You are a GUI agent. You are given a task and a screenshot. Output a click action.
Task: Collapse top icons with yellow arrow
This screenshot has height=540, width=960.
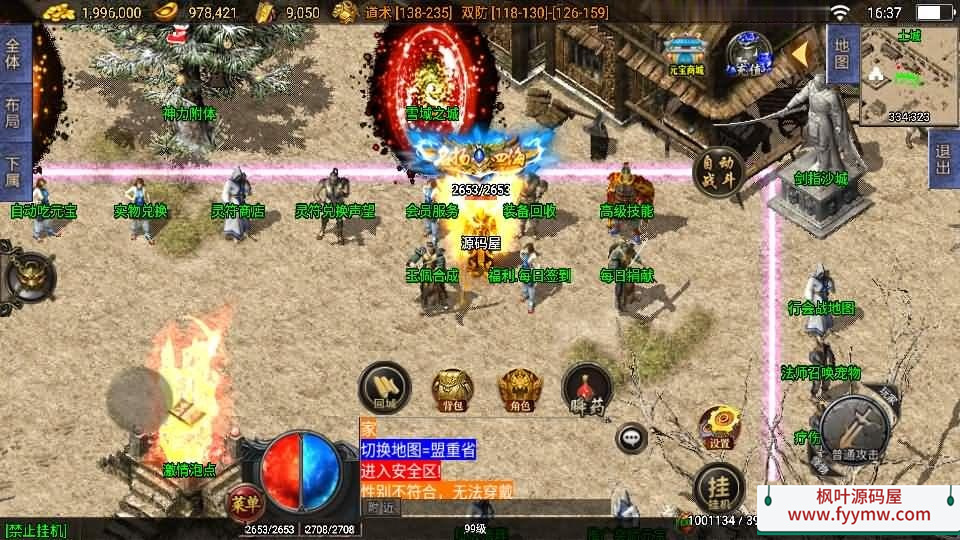(x=799, y=53)
